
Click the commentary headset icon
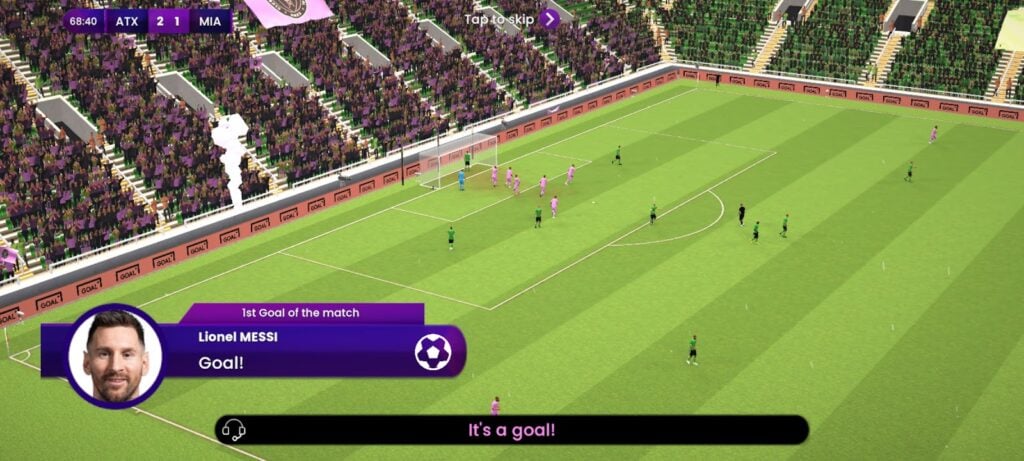pos(234,430)
